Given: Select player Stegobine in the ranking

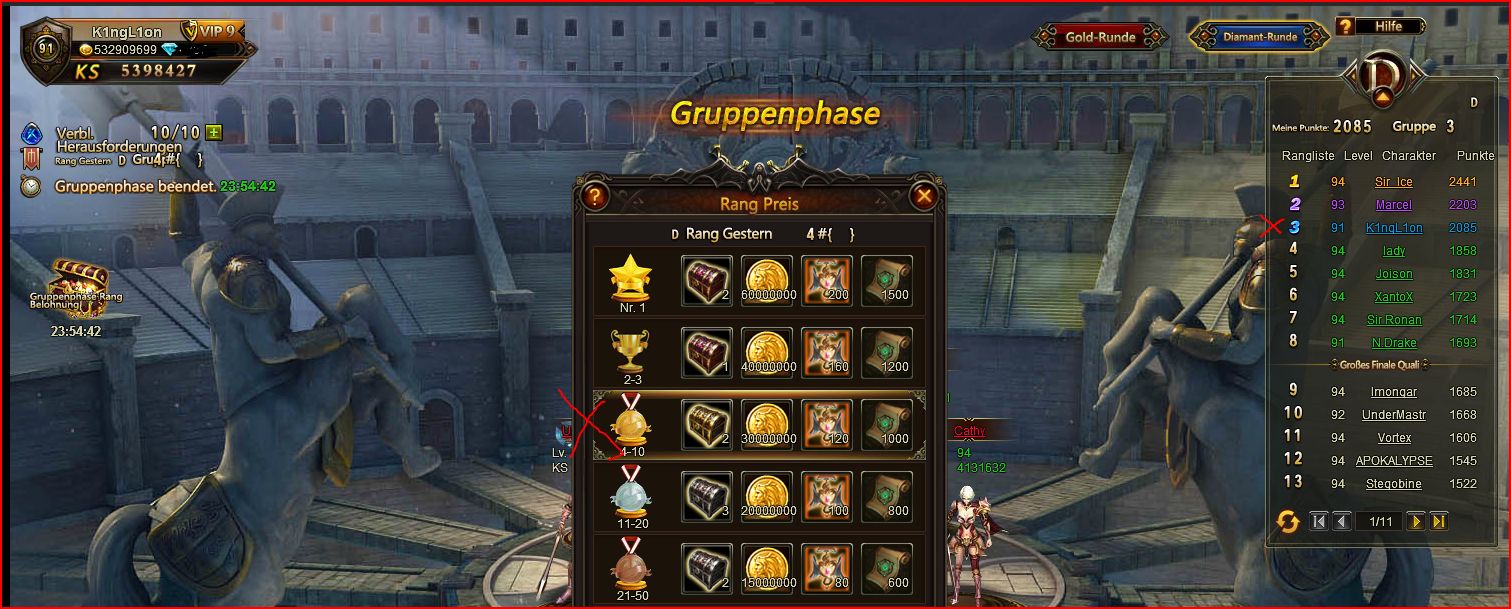Looking at the screenshot, I should [1394, 484].
